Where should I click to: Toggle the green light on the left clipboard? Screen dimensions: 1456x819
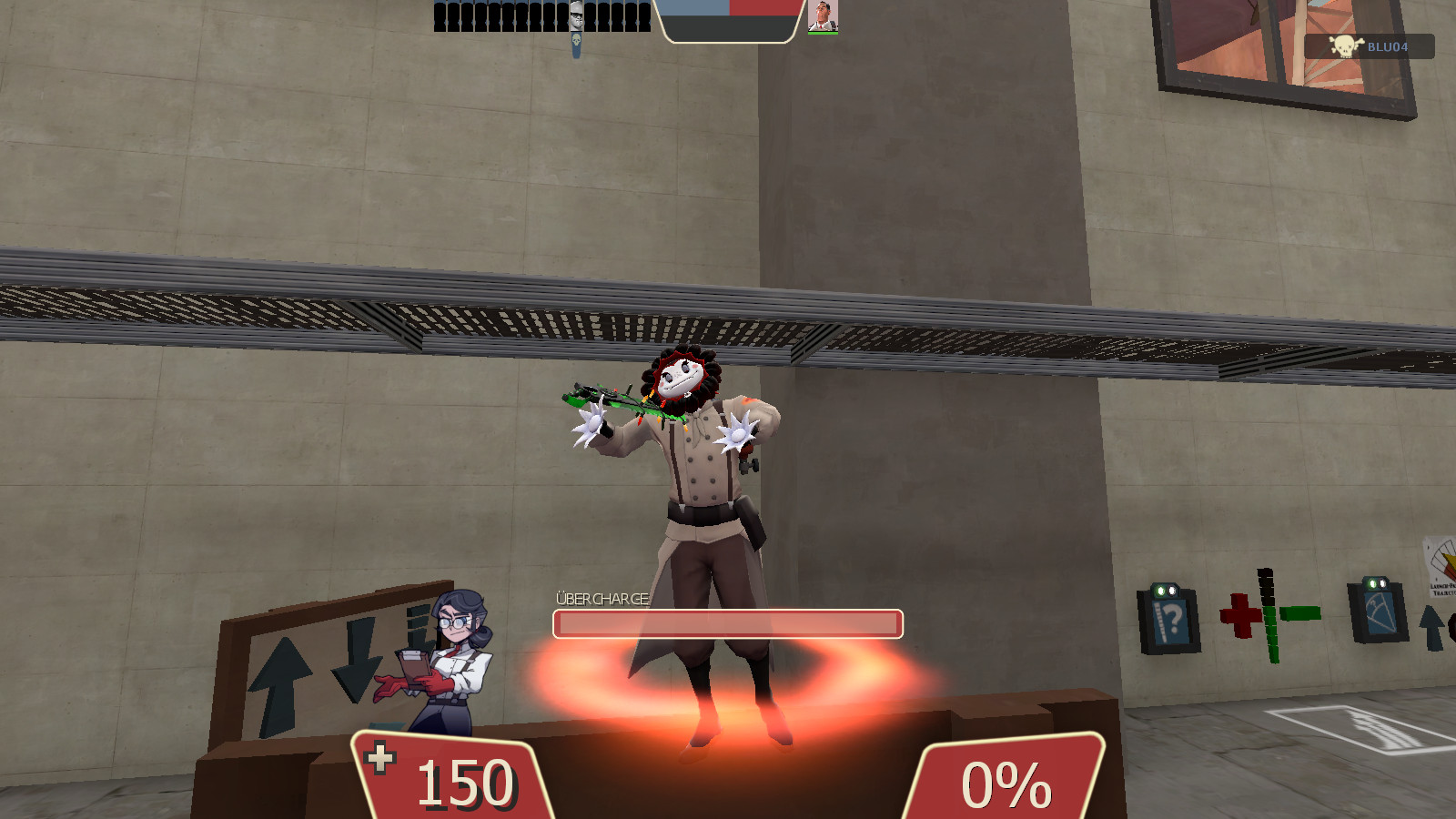pyautogui.click(x=1160, y=589)
